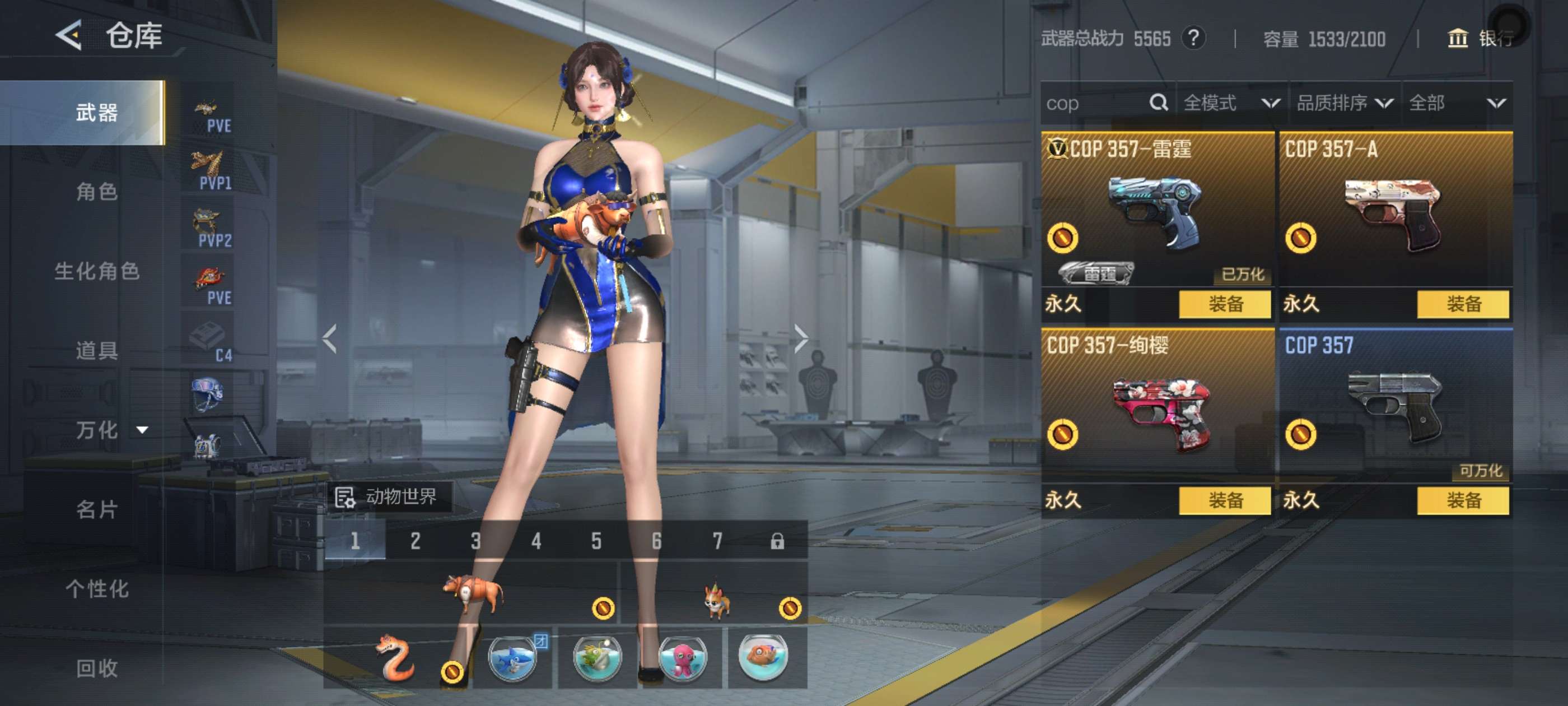Switch to the 个性化 tab

click(96, 588)
